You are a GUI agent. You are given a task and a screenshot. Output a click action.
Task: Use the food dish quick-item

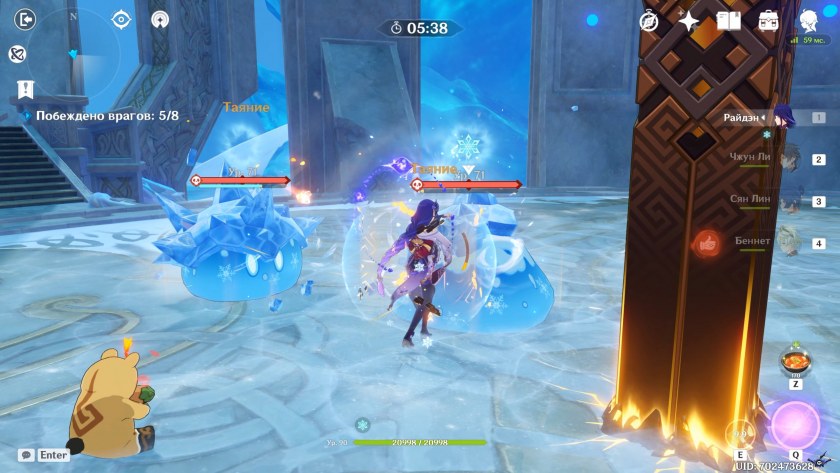795,360
